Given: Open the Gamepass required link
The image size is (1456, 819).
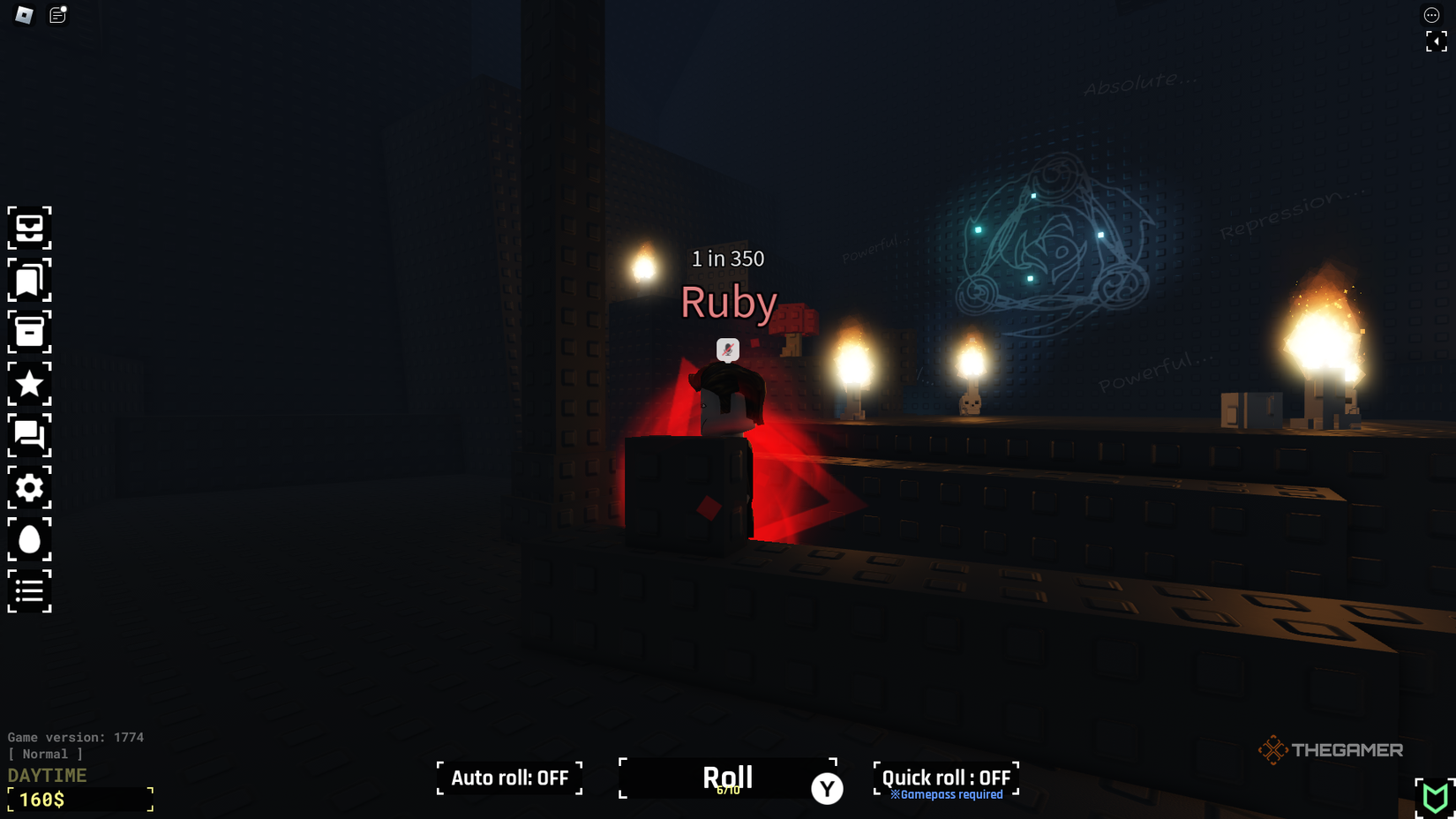Looking at the screenshot, I should click(945, 794).
